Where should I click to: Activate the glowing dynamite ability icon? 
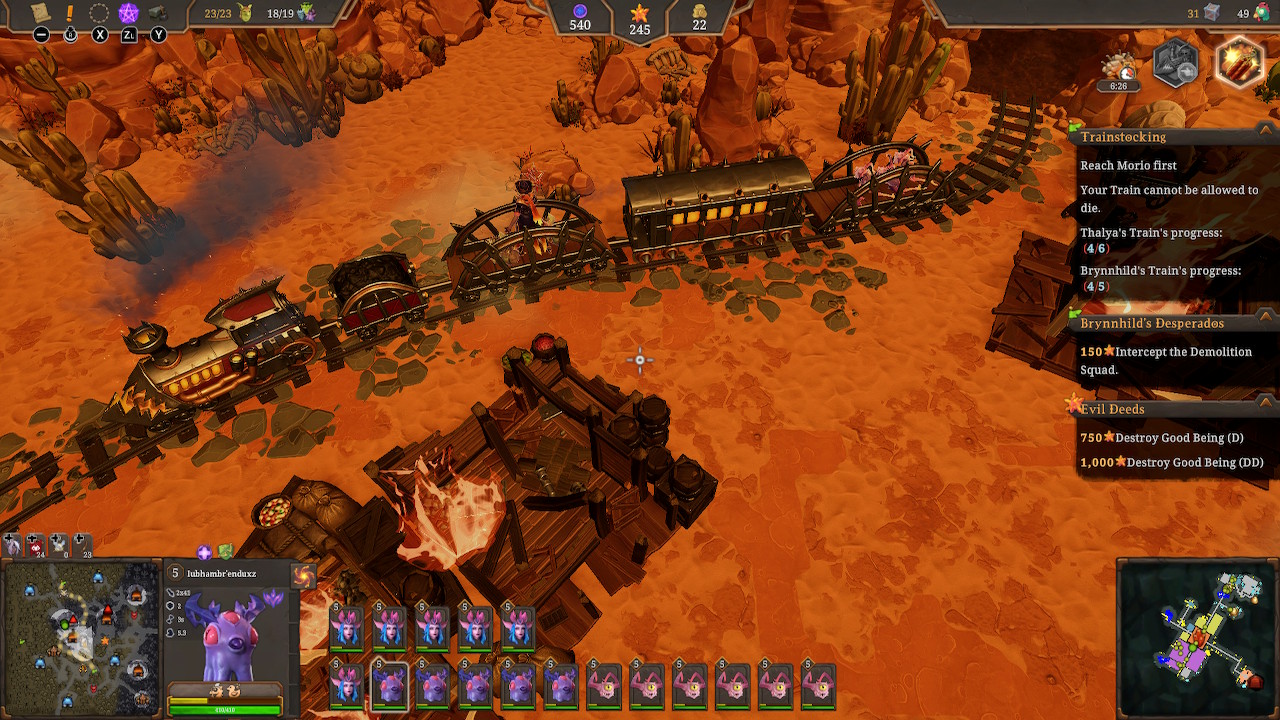(x=1240, y=62)
